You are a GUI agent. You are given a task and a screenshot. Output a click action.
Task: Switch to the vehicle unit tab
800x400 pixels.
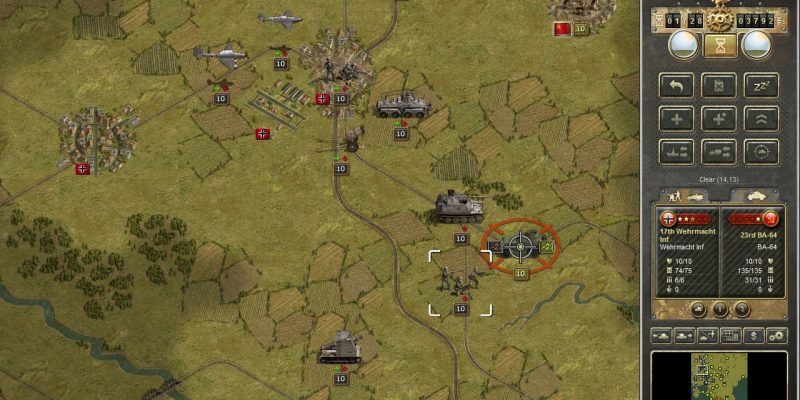751,194
